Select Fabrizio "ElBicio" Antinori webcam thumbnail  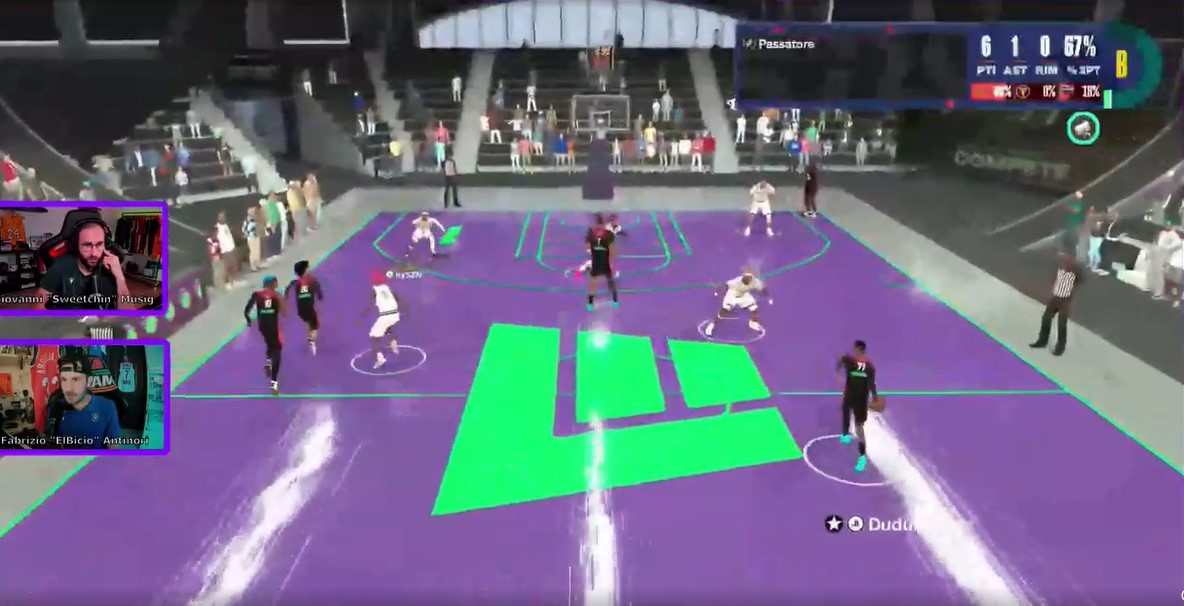83,397
